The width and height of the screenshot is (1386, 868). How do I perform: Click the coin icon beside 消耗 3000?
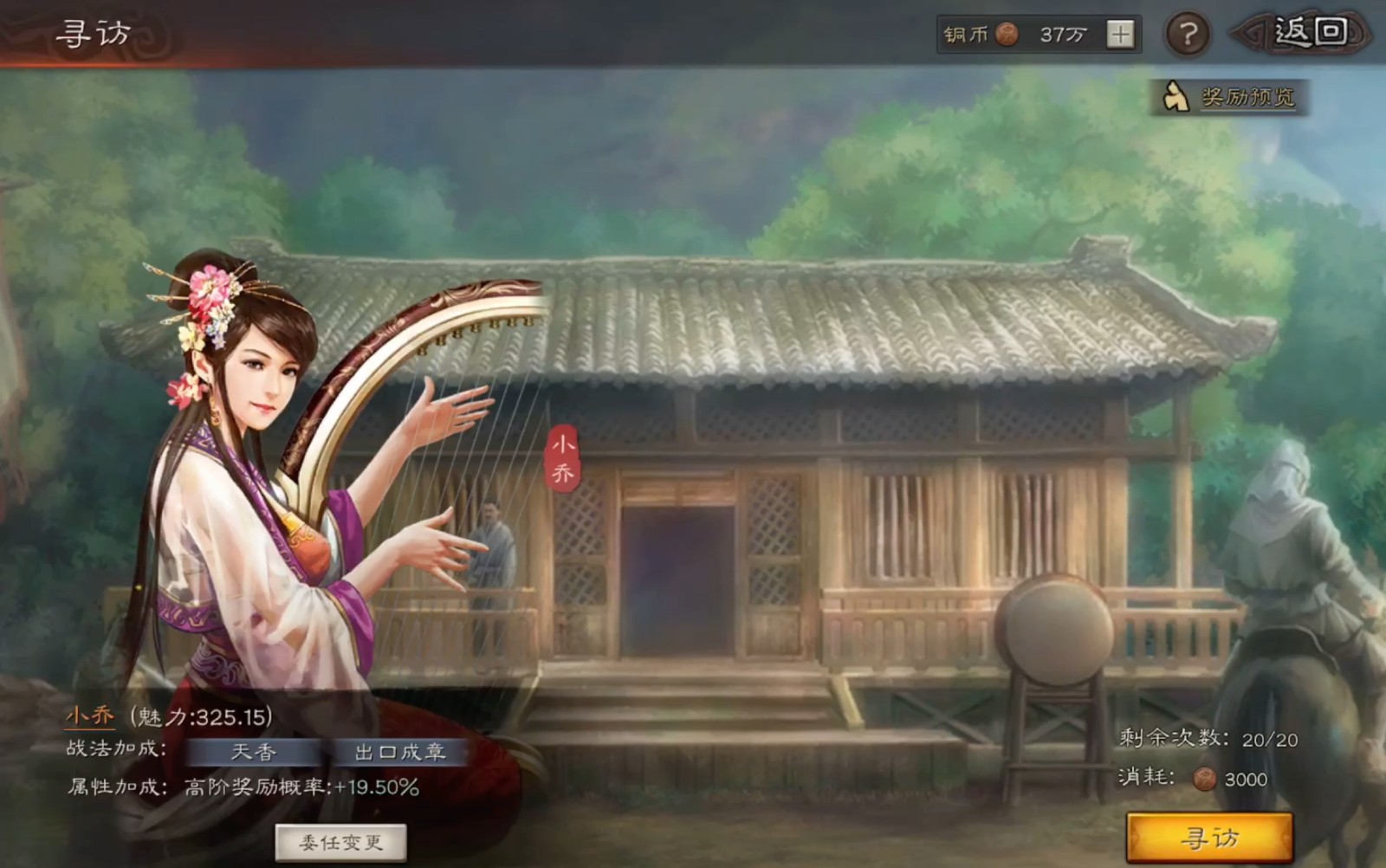click(1206, 780)
